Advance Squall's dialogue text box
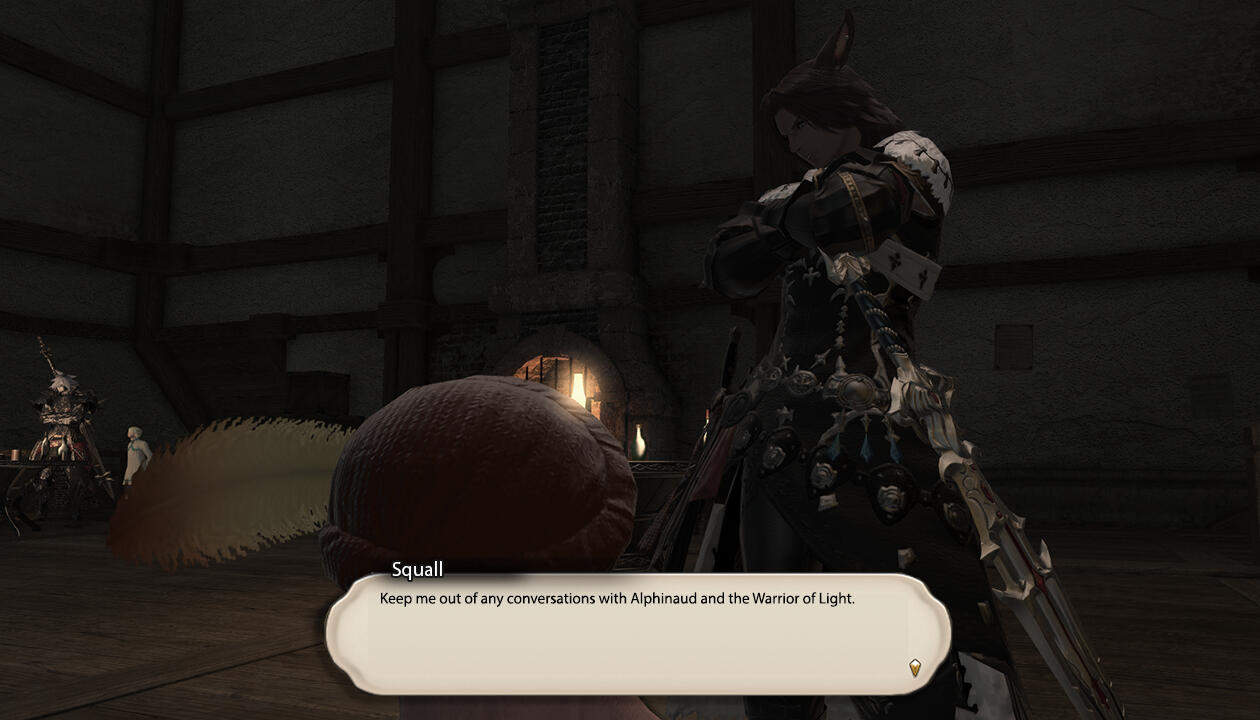 pos(637,634)
